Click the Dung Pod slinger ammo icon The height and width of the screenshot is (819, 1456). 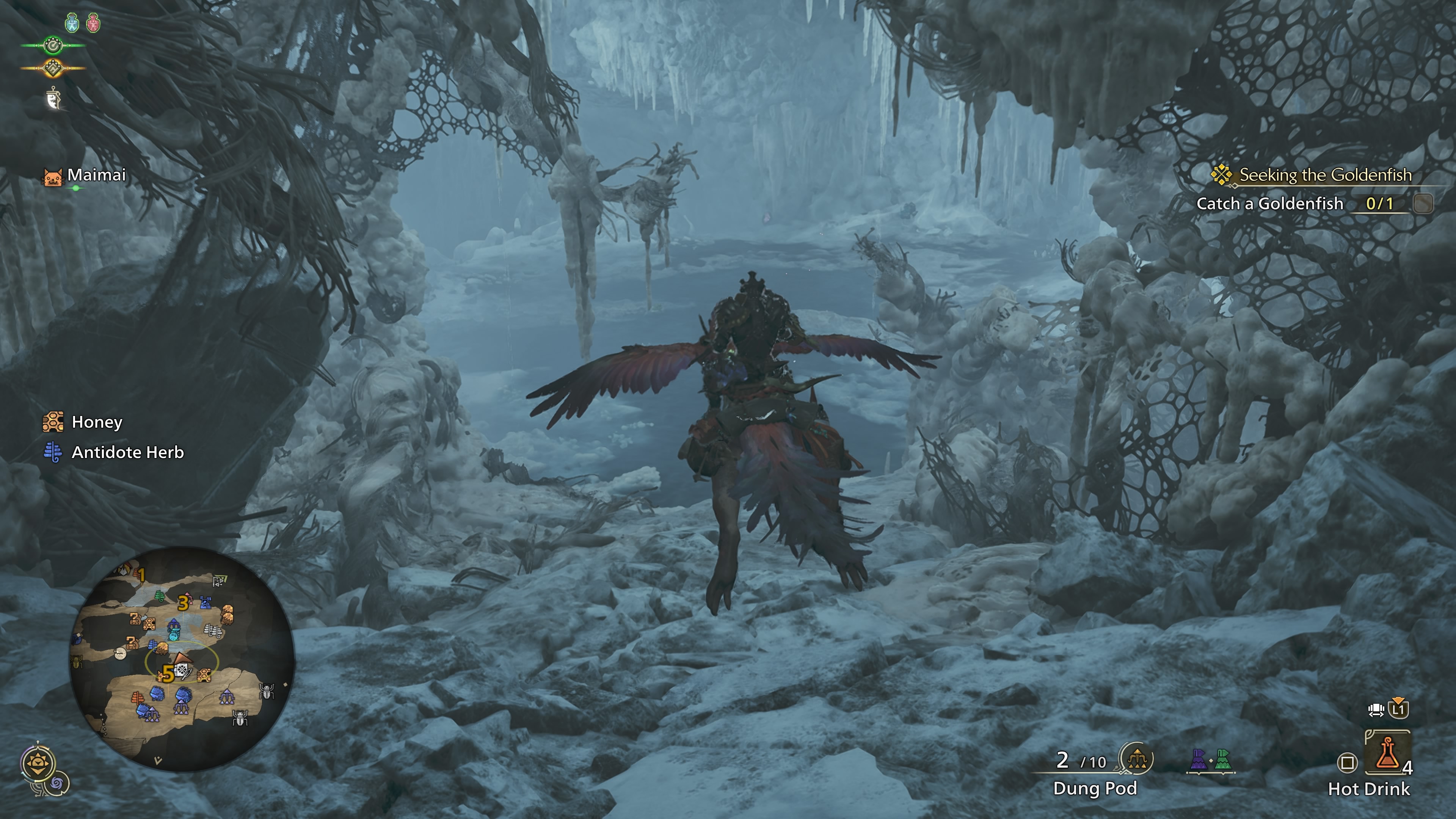click(x=1136, y=759)
